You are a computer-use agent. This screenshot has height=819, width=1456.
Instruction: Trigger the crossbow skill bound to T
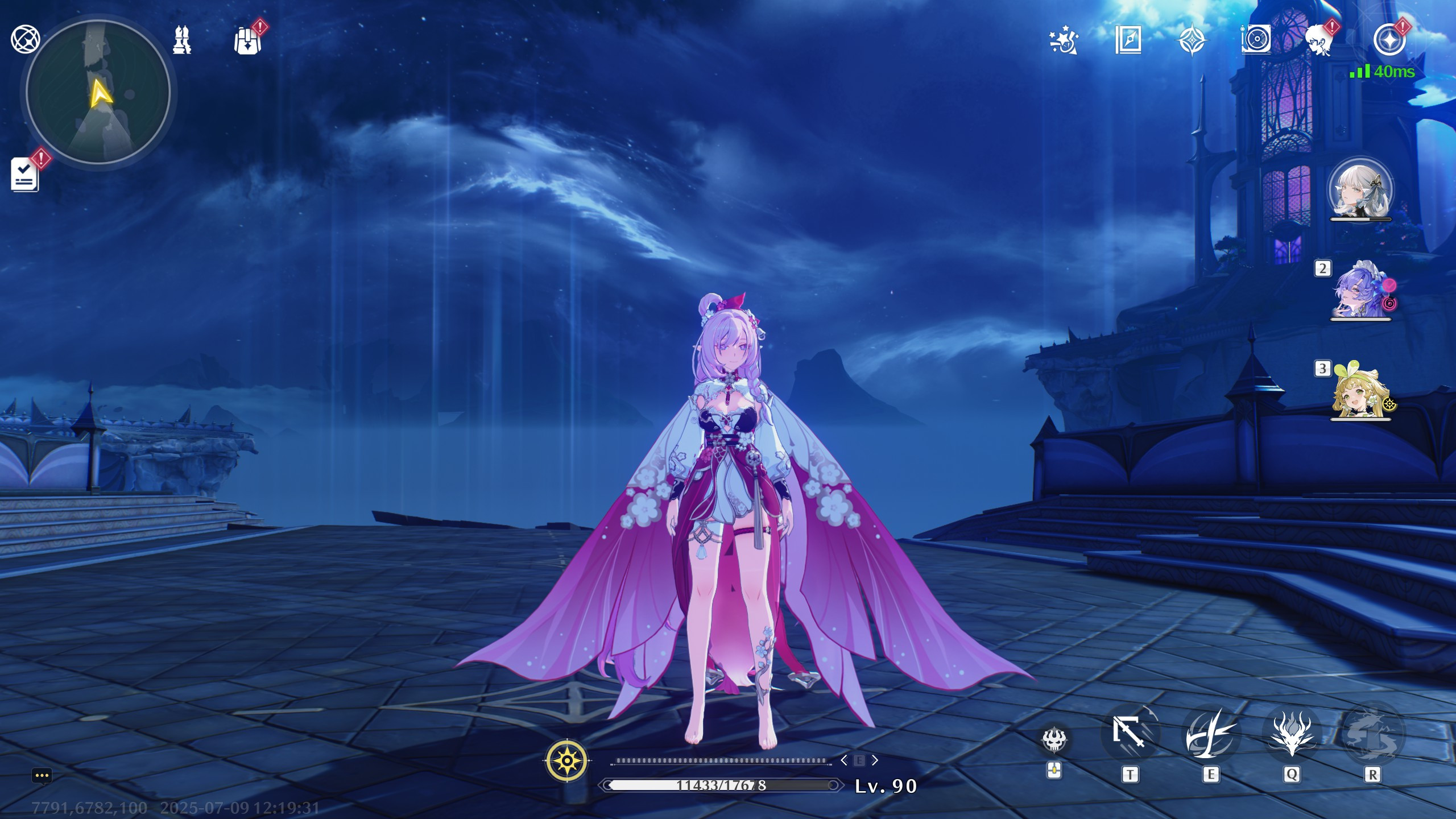tap(1131, 734)
